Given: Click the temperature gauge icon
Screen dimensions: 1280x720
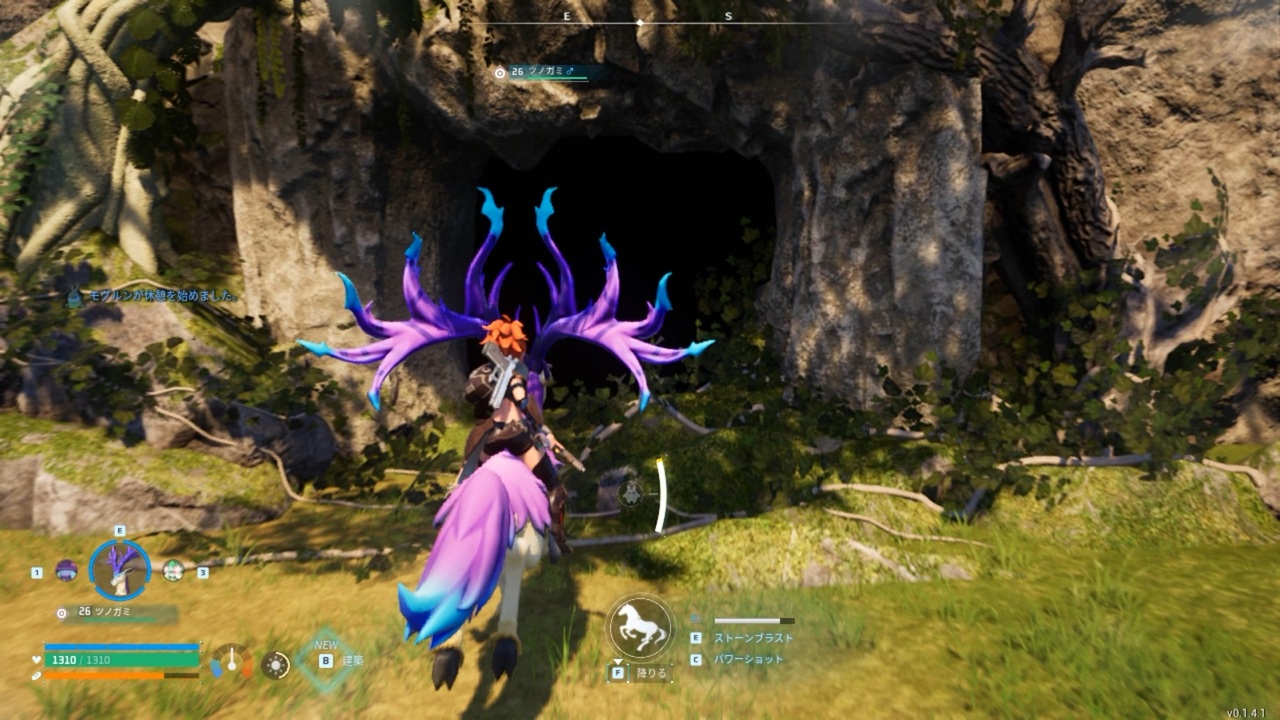Looking at the screenshot, I should [x=232, y=662].
